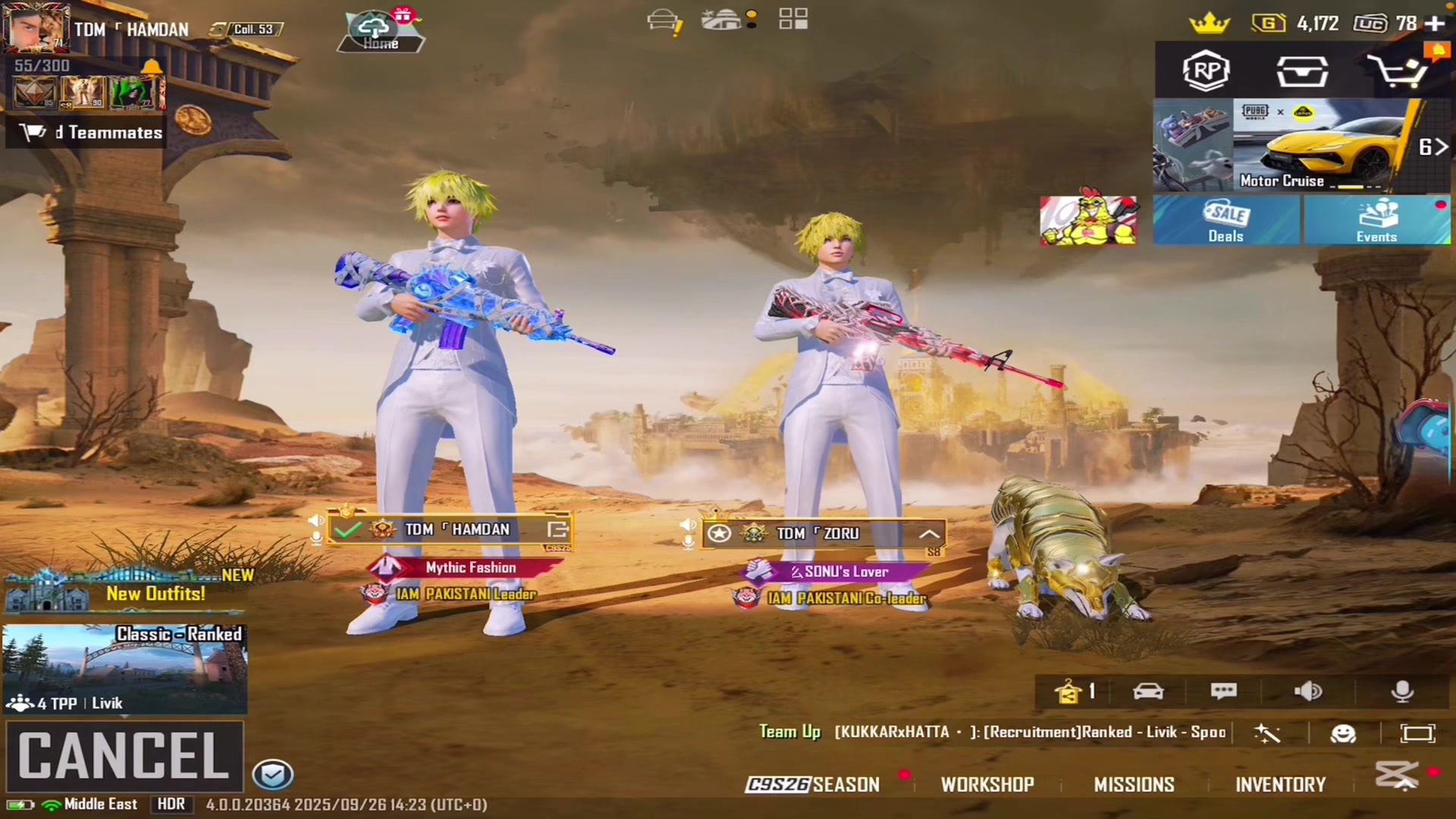Open the Workshop menu
1456x819 pixels.
pos(987,784)
